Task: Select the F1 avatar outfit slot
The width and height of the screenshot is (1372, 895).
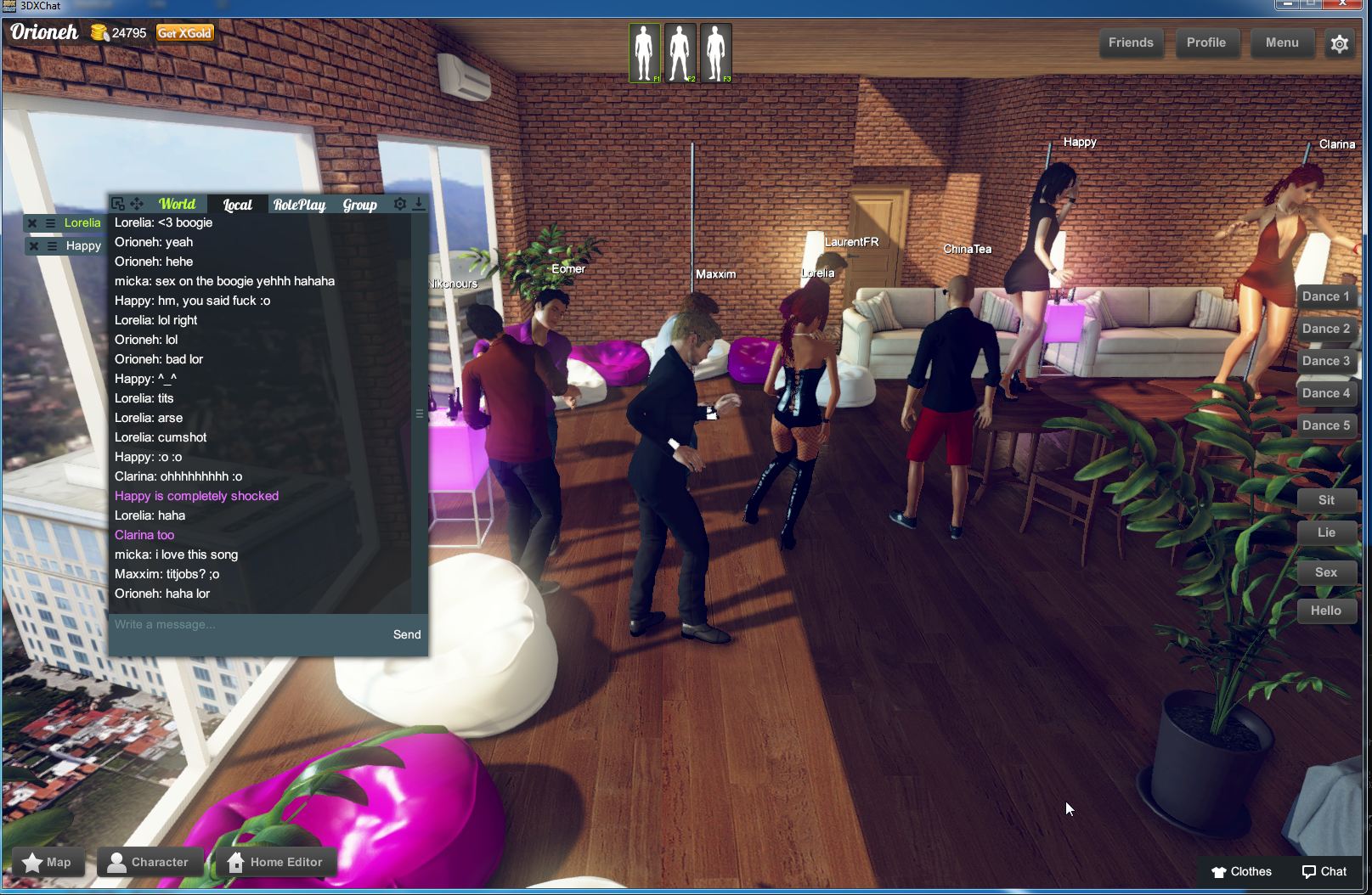Action: click(645, 52)
